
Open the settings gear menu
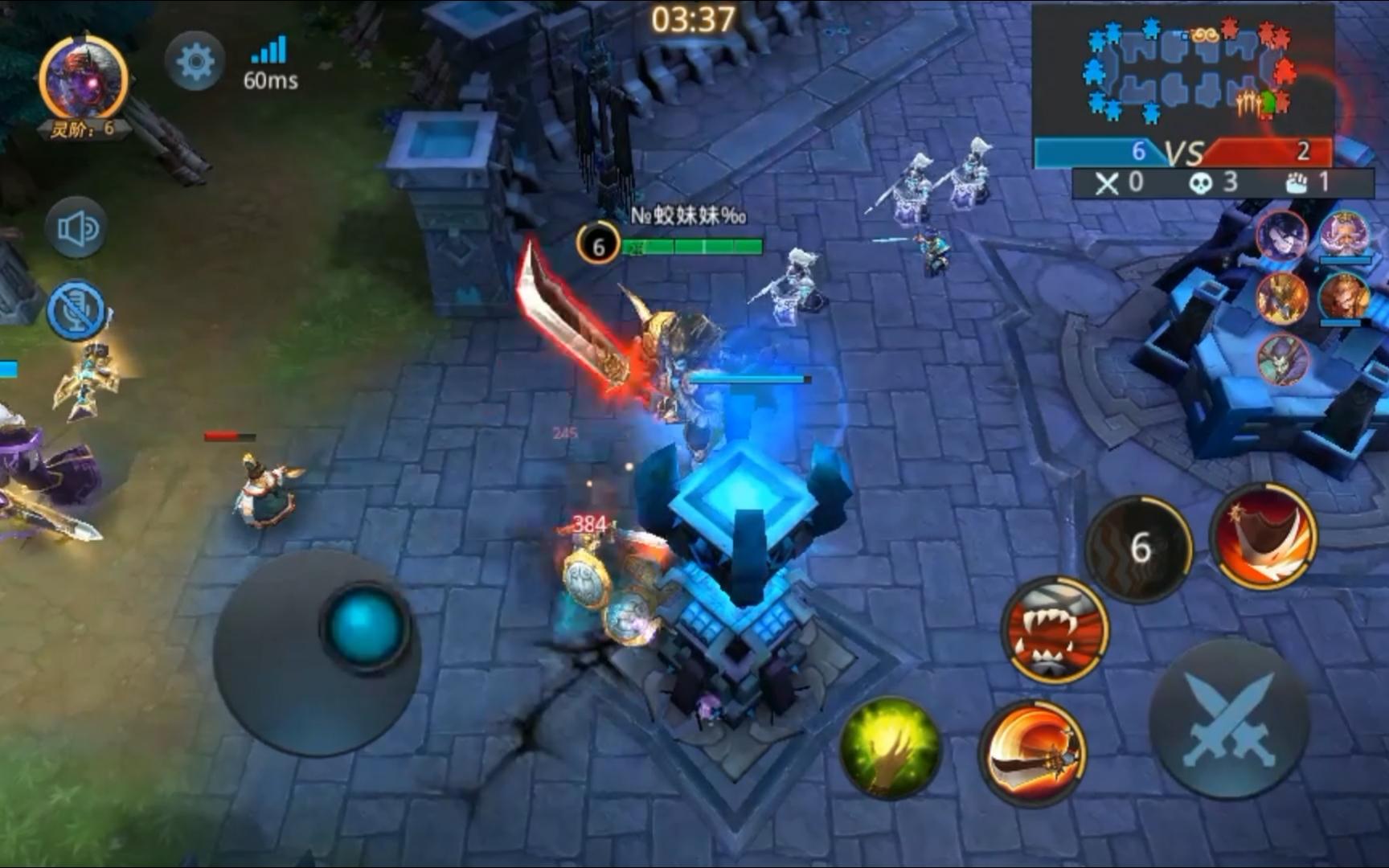point(195,61)
